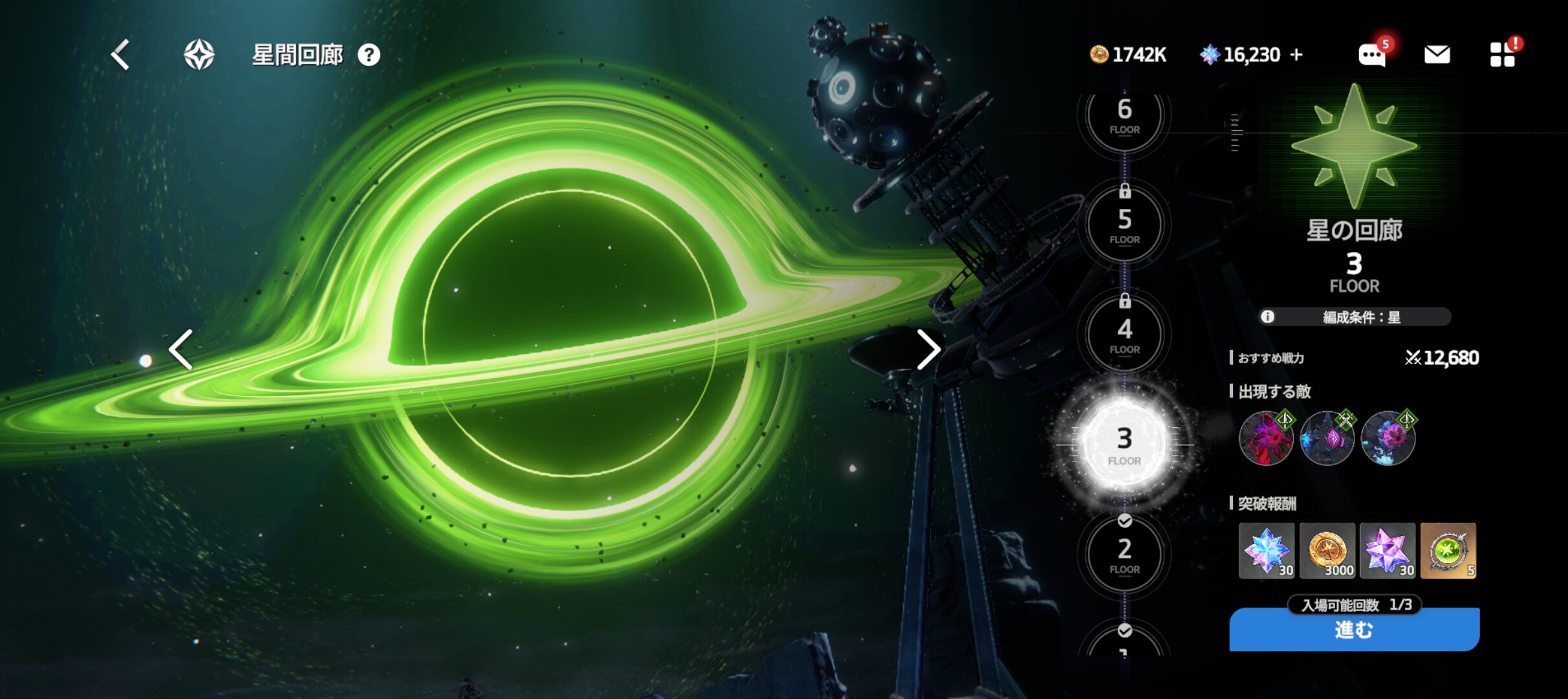Image resolution: width=1568 pixels, height=699 pixels.
Task: Select Floor 6 in the floor list
Action: pyautogui.click(x=1124, y=116)
